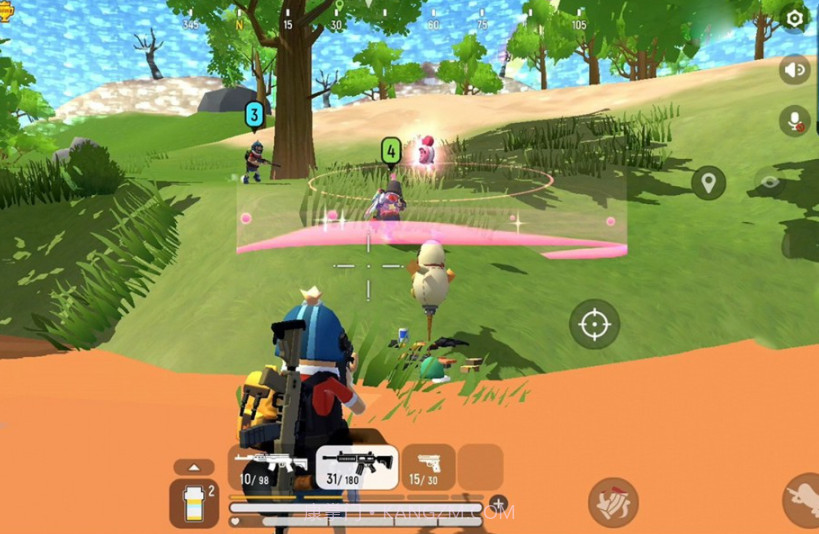Toggle the speaker sound button
Viewport: 819px width, 534px height.
(795, 70)
